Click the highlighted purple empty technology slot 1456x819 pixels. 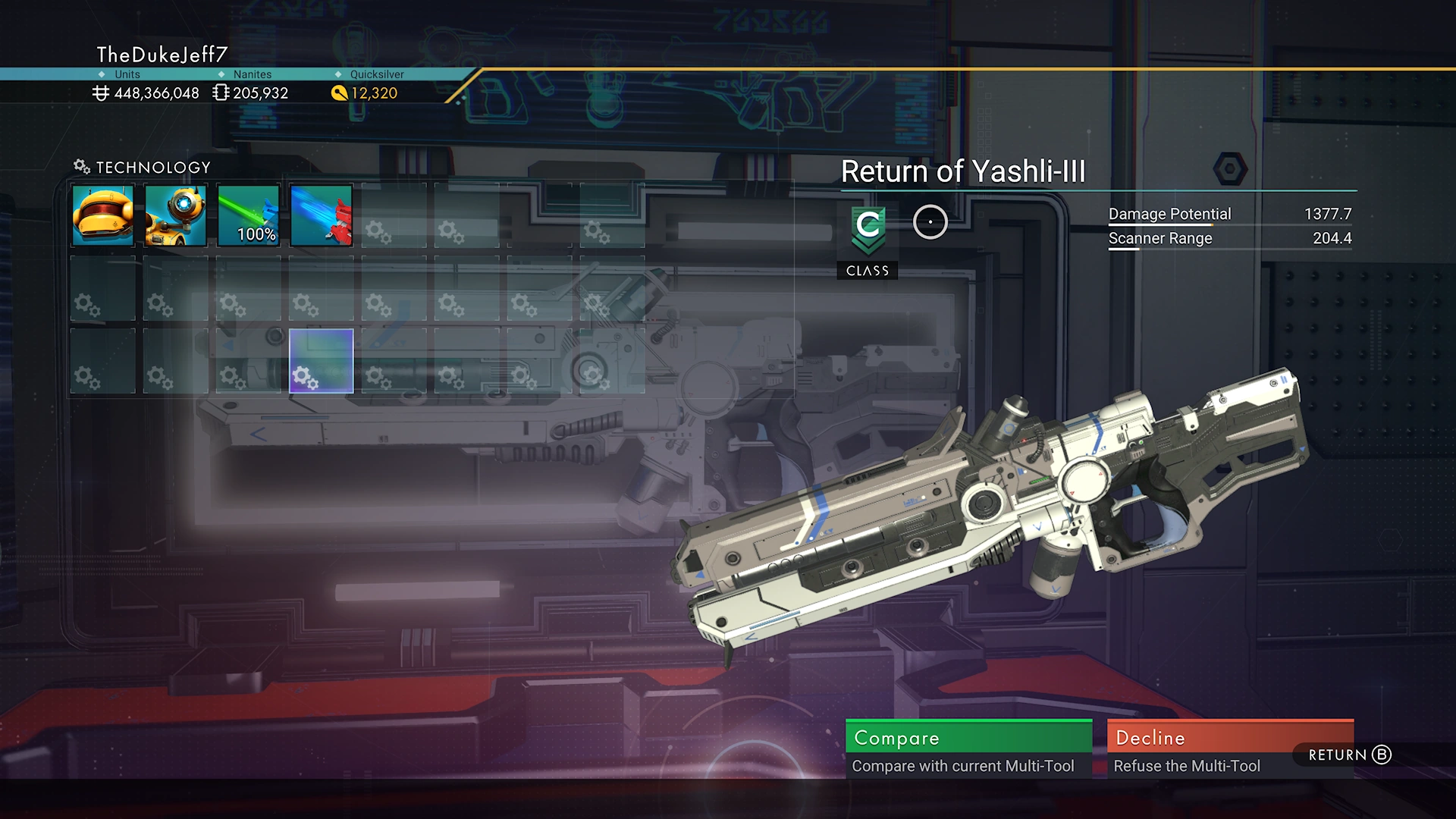(x=321, y=361)
